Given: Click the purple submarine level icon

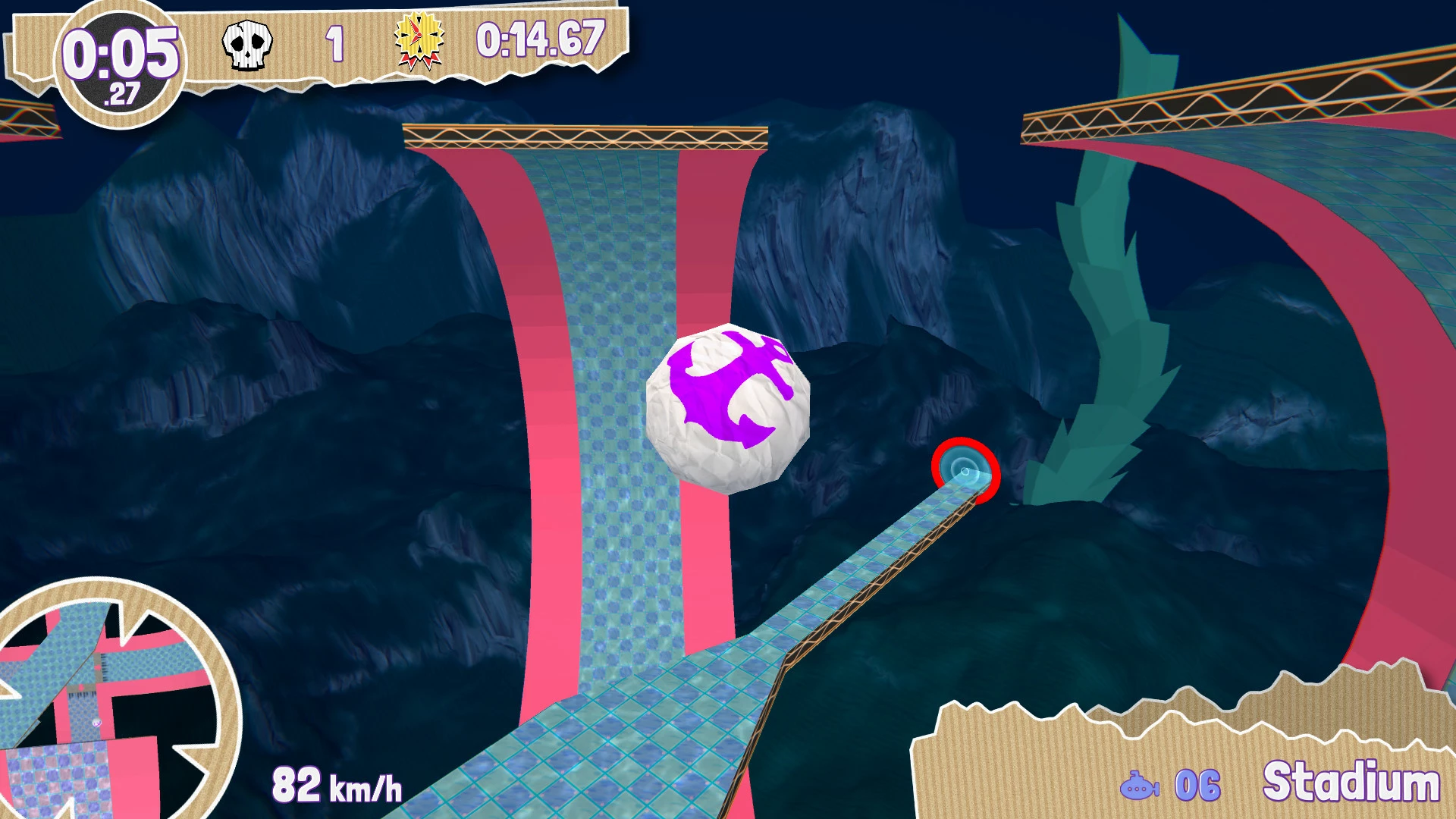Looking at the screenshot, I should click(1139, 786).
